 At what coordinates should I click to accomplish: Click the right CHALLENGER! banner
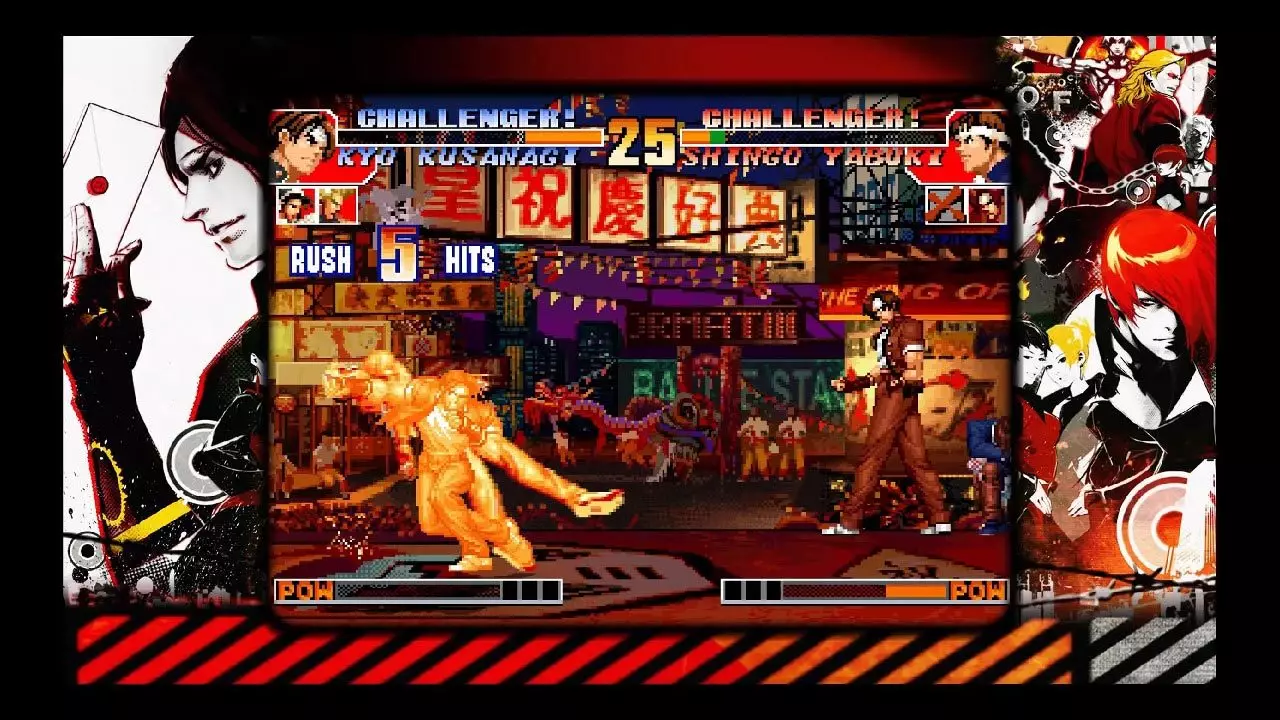(810, 118)
